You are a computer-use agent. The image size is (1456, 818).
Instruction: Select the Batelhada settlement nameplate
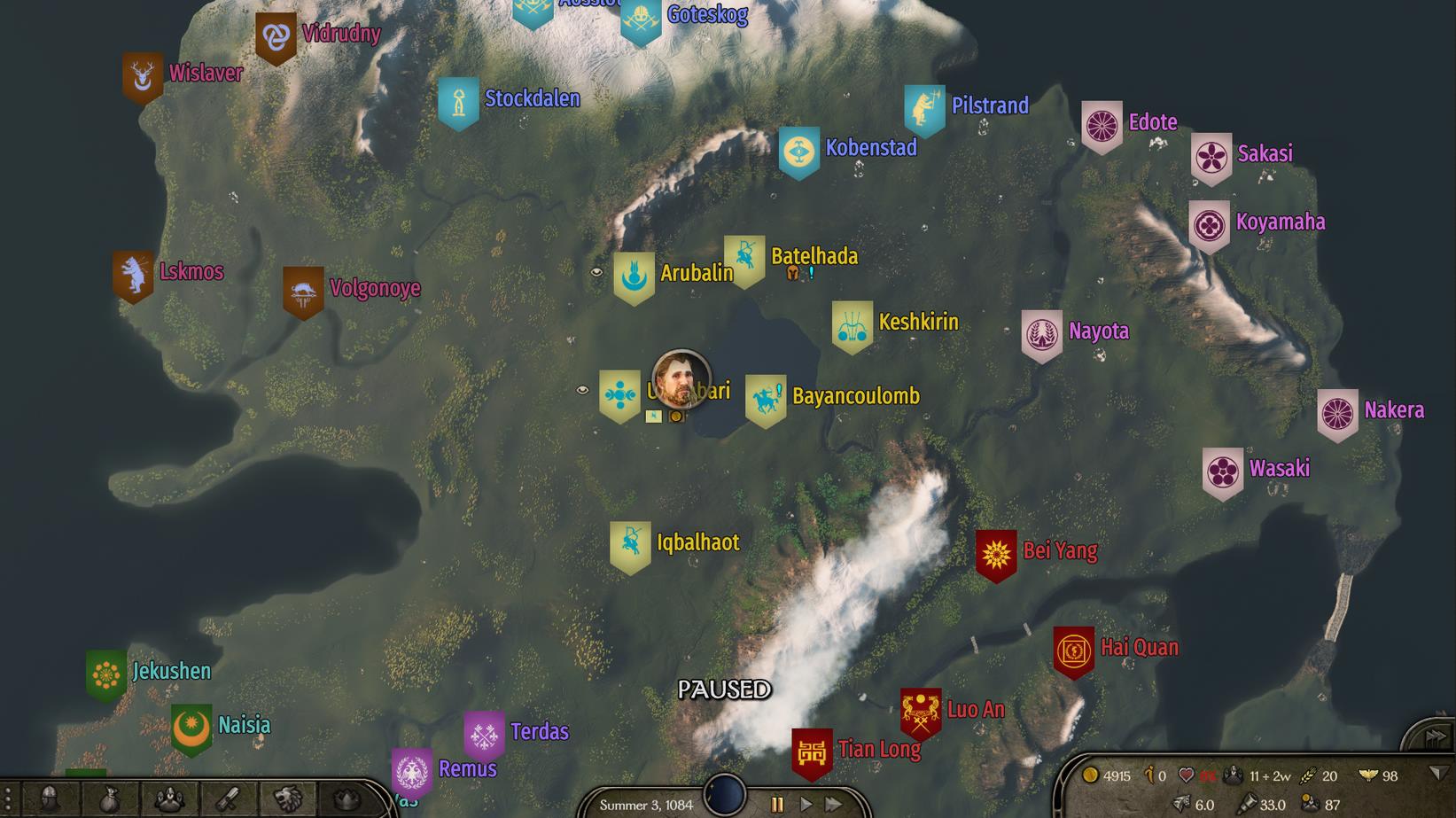coord(814,257)
